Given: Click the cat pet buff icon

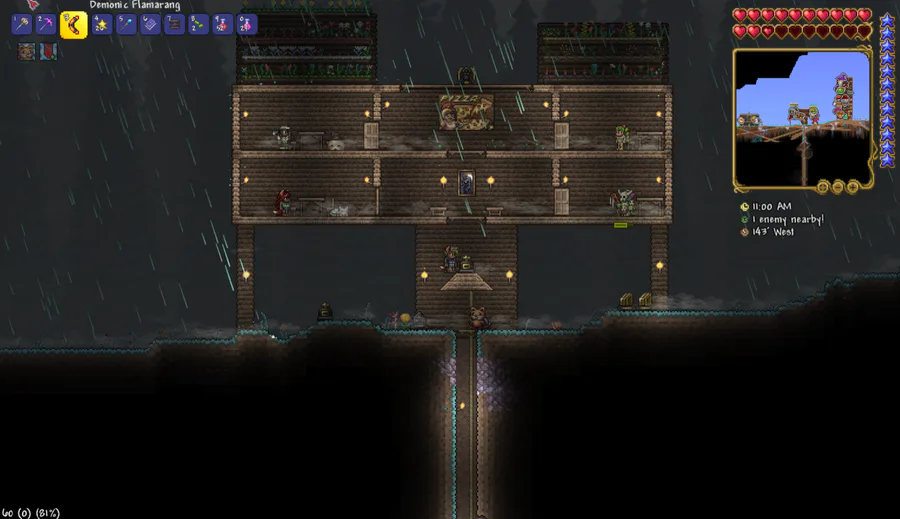Looking at the screenshot, I should tap(26, 51).
